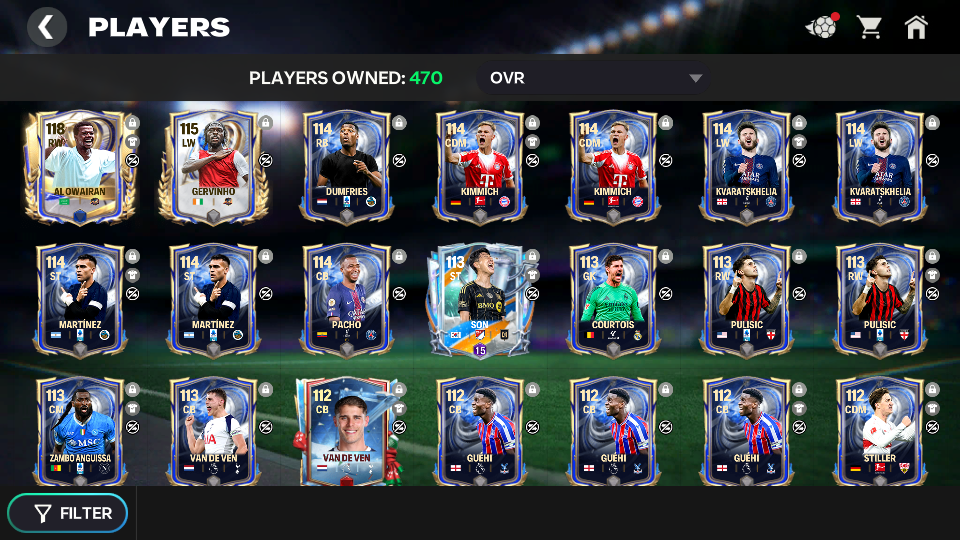The image size is (960, 540).
Task: Select the 113 Son ST card
Action: (477, 299)
